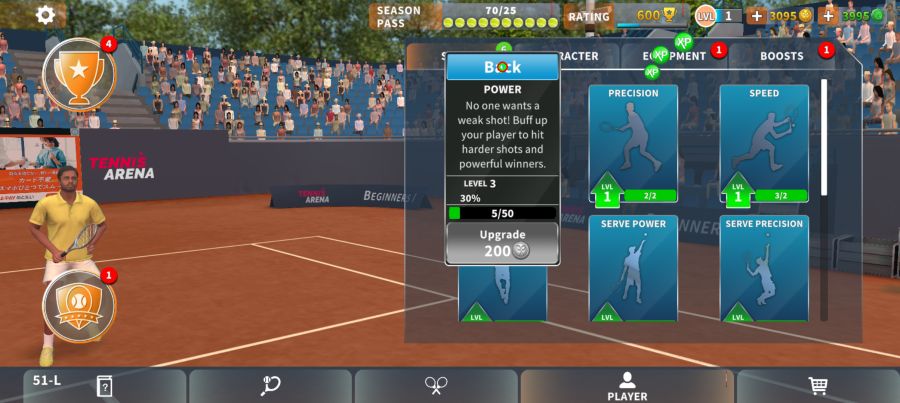Switch to the Equipment tab
The height and width of the screenshot is (403, 900).
pyautogui.click(x=675, y=56)
